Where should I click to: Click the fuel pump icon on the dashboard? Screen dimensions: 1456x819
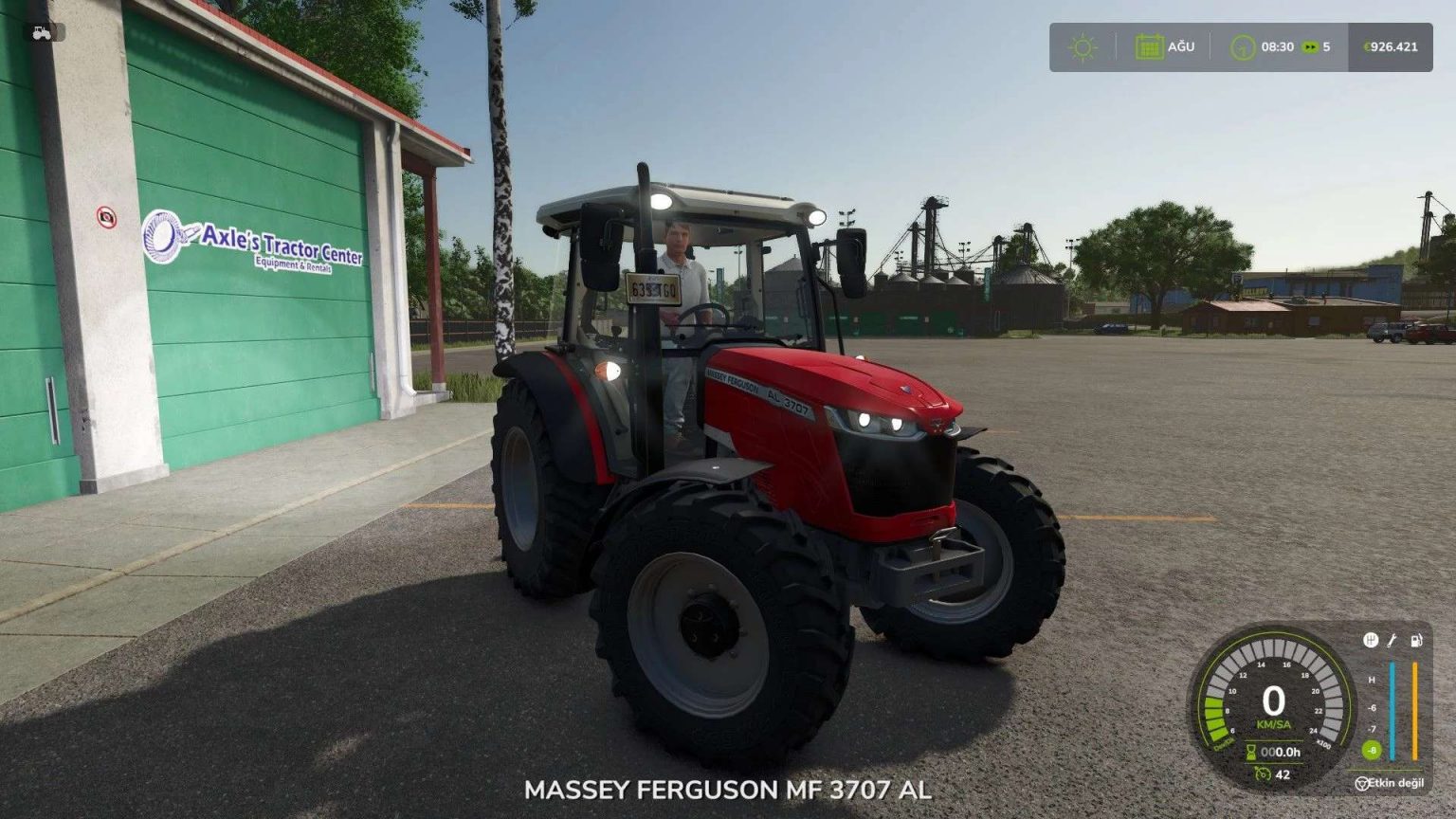click(1416, 641)
